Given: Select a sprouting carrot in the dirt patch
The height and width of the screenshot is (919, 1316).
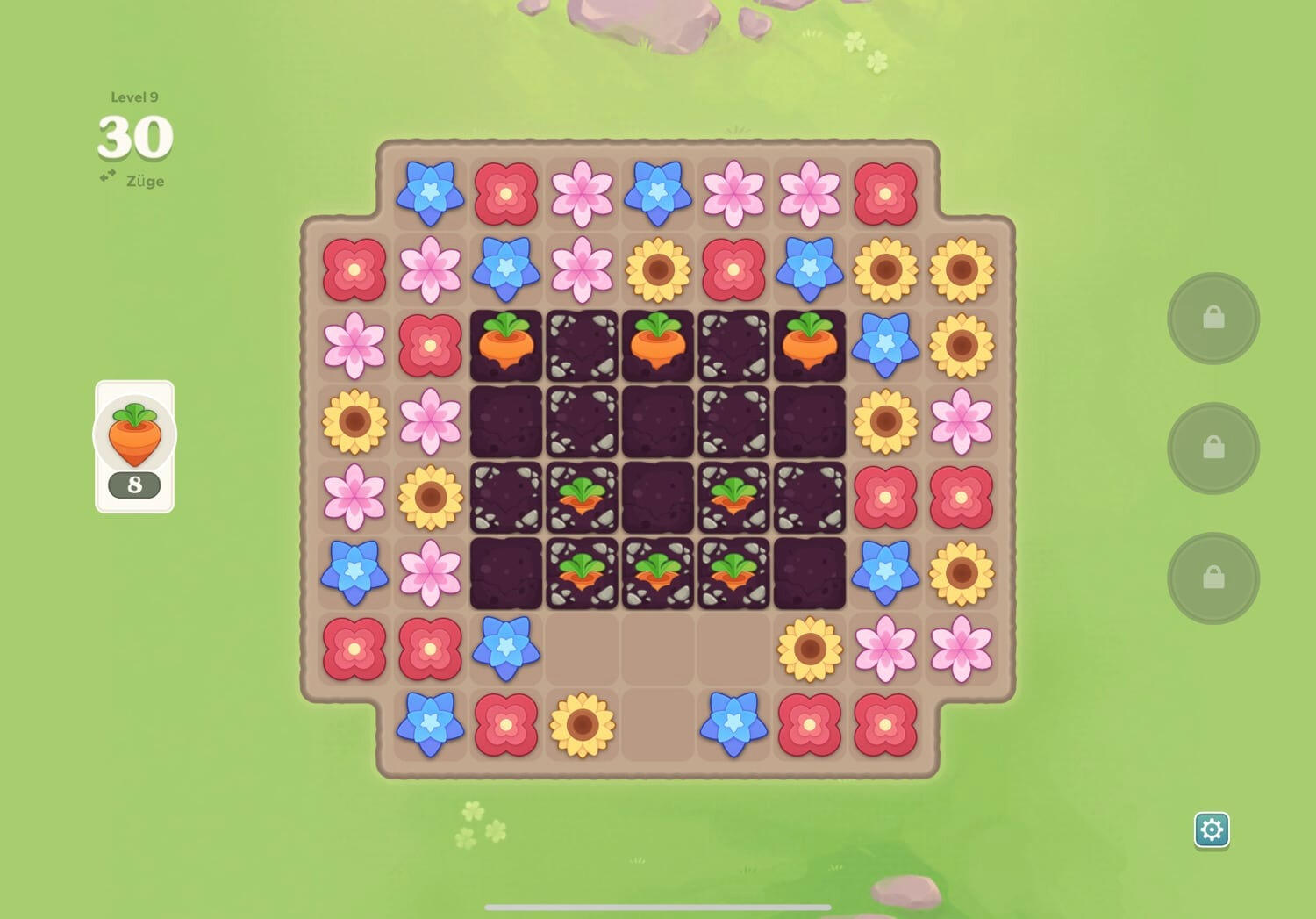Looking at the screenshot, I should point(582,496).
